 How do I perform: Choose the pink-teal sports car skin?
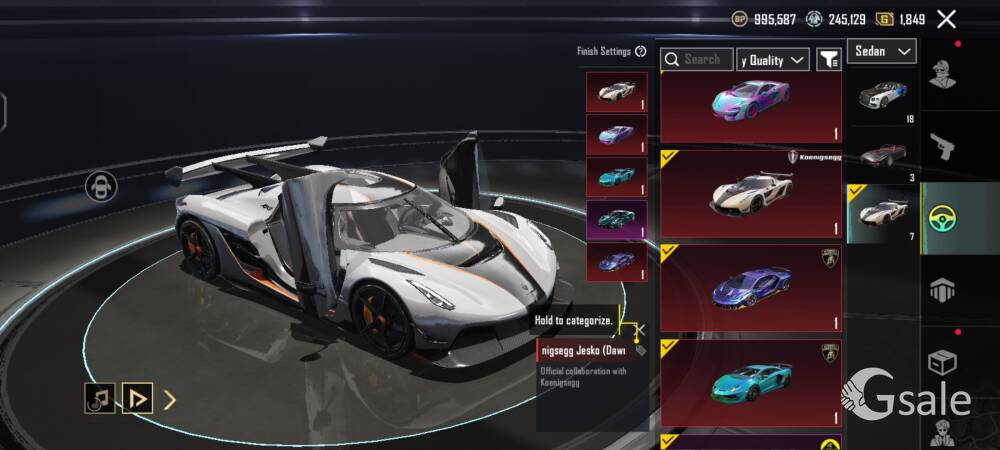pyautogui.click(x=750, y=105)
